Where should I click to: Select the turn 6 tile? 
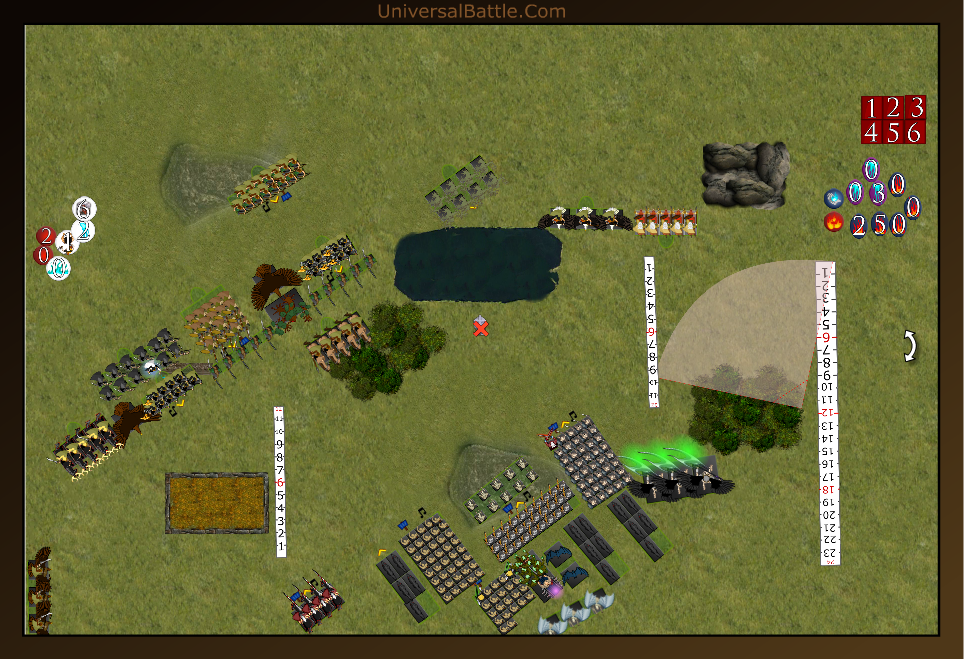click(915, 132)
